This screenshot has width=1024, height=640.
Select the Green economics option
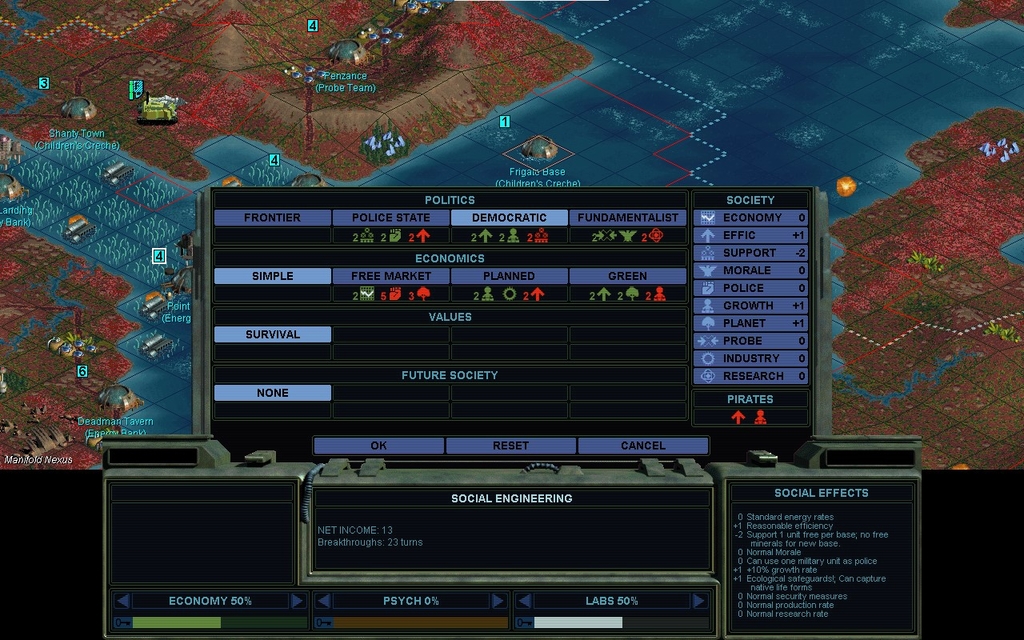(628, 276)
